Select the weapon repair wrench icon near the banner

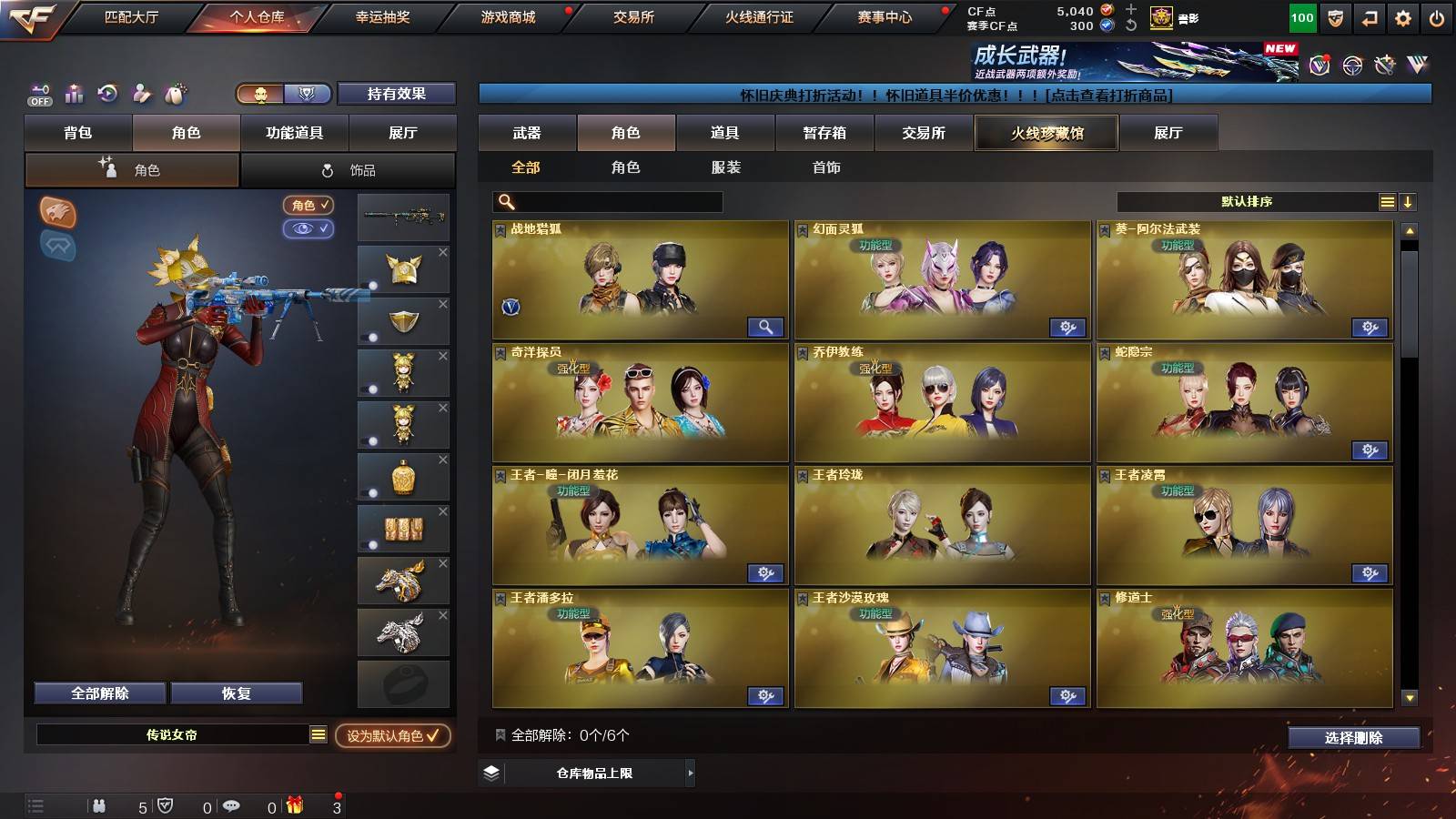pos(1384,66)
